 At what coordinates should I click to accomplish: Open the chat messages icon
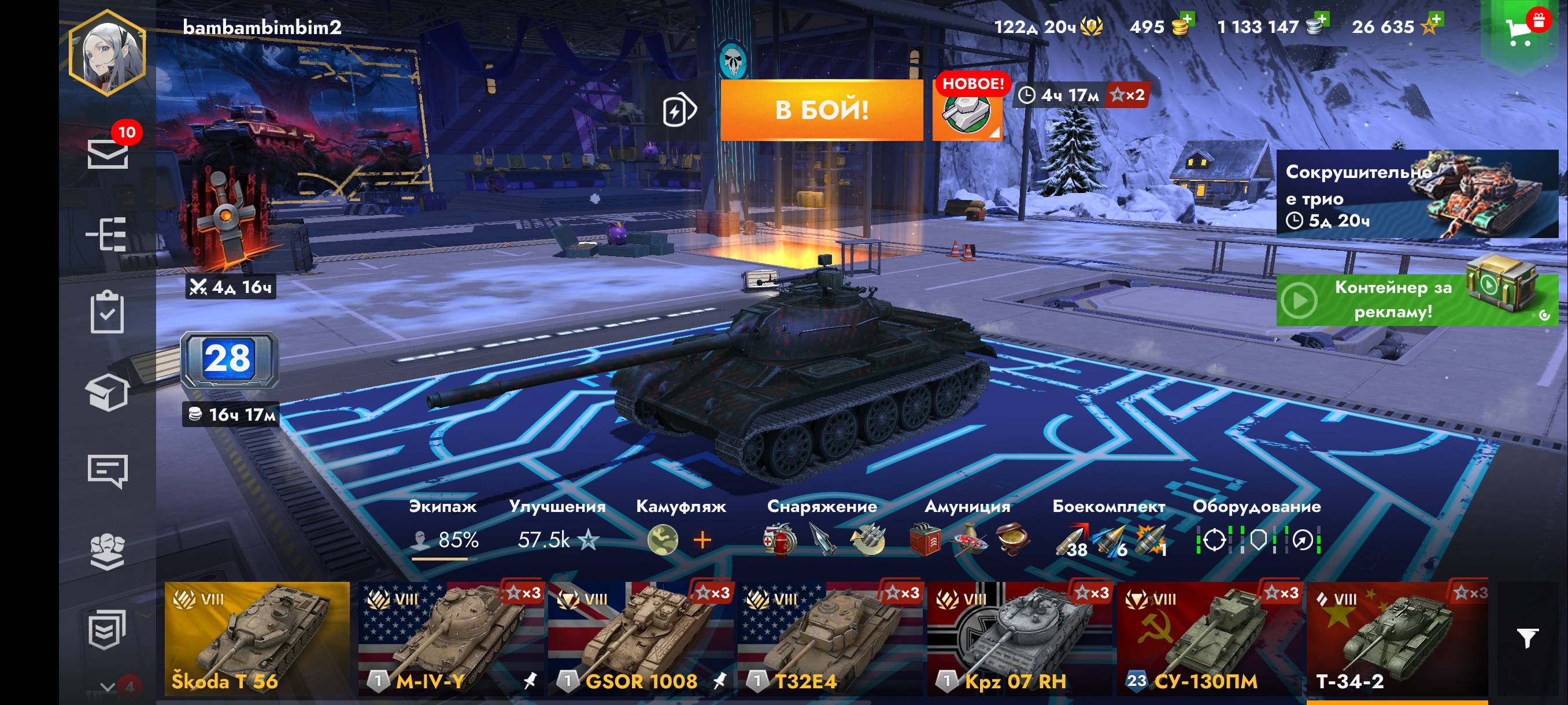point(107,471)
